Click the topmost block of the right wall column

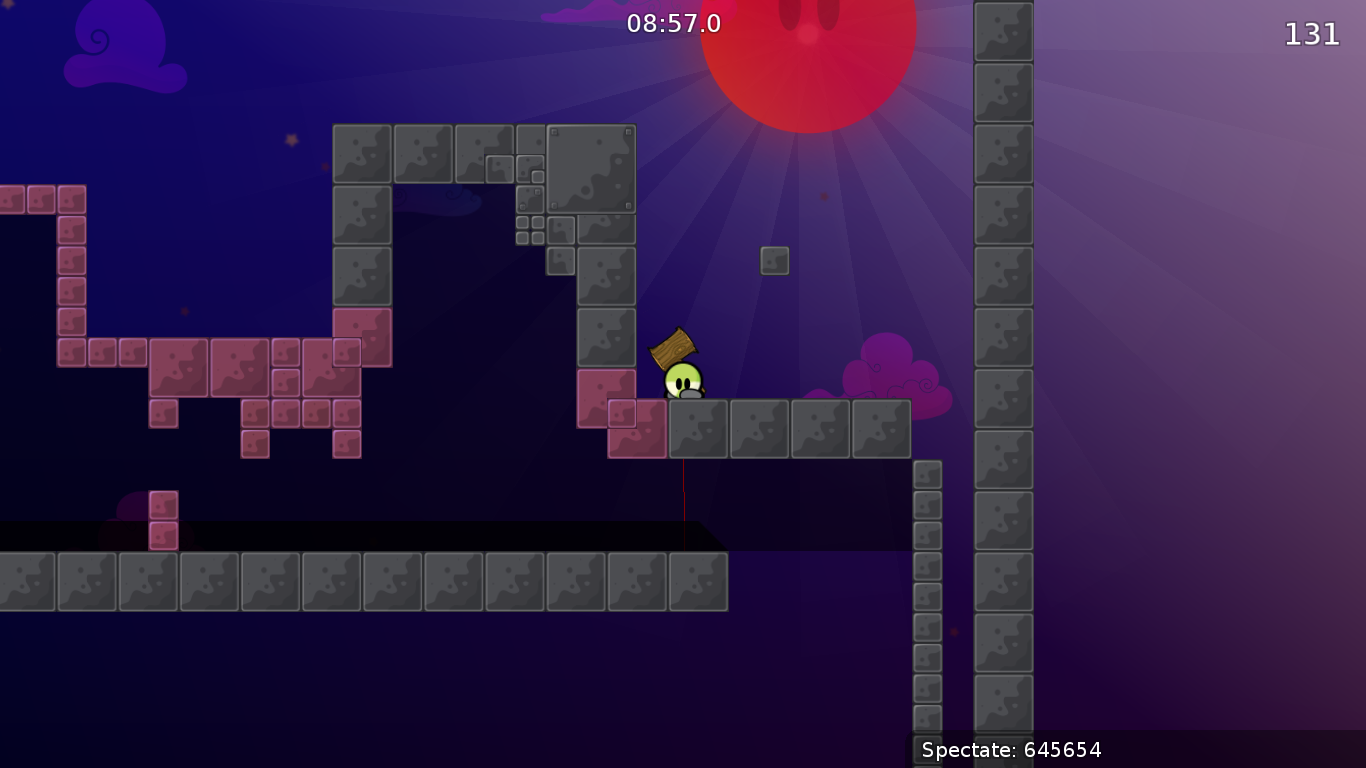coord(1002,30)
